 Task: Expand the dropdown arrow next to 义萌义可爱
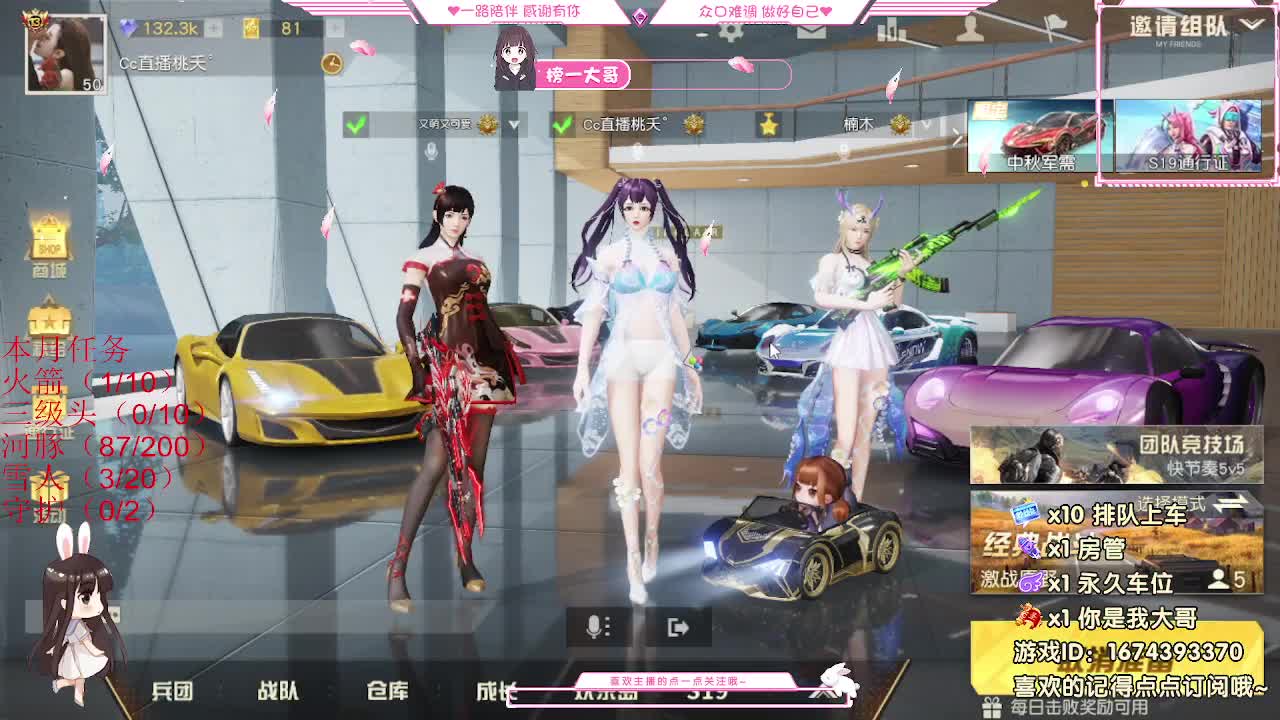tap(513, 126)
